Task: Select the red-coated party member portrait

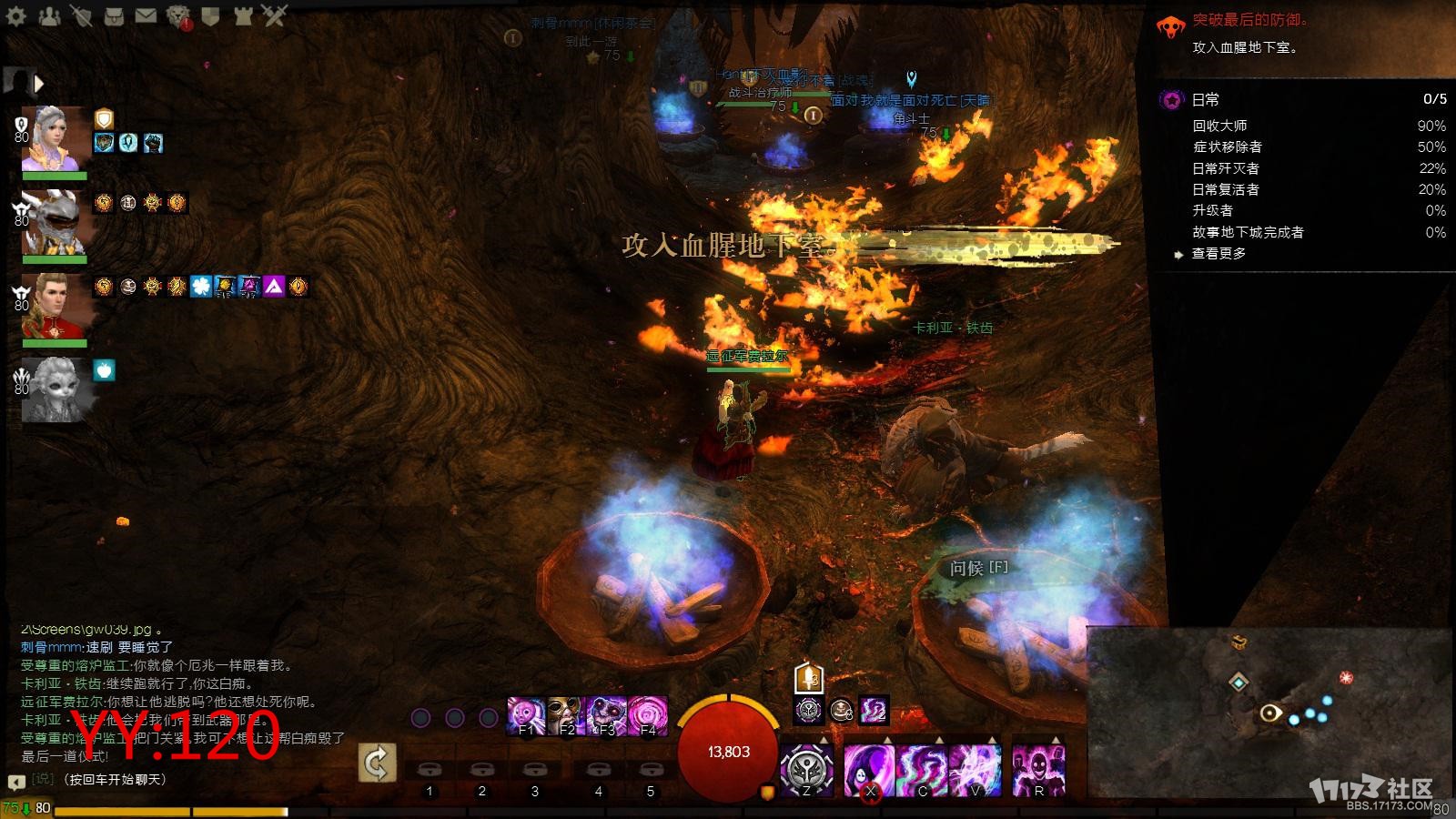Action: click(x=55, y=306)
